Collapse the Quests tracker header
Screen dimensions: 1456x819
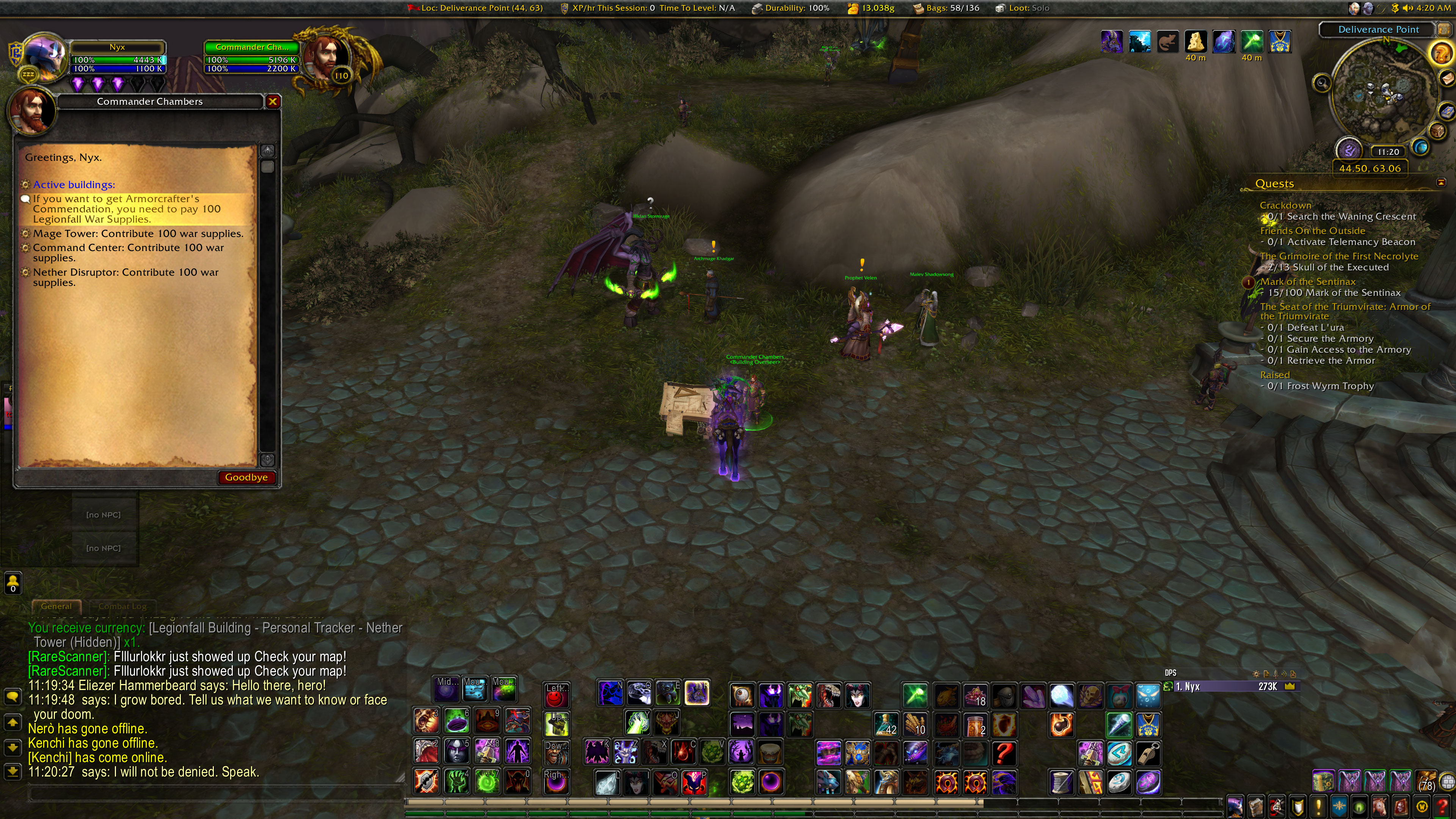click(1441, 182)
